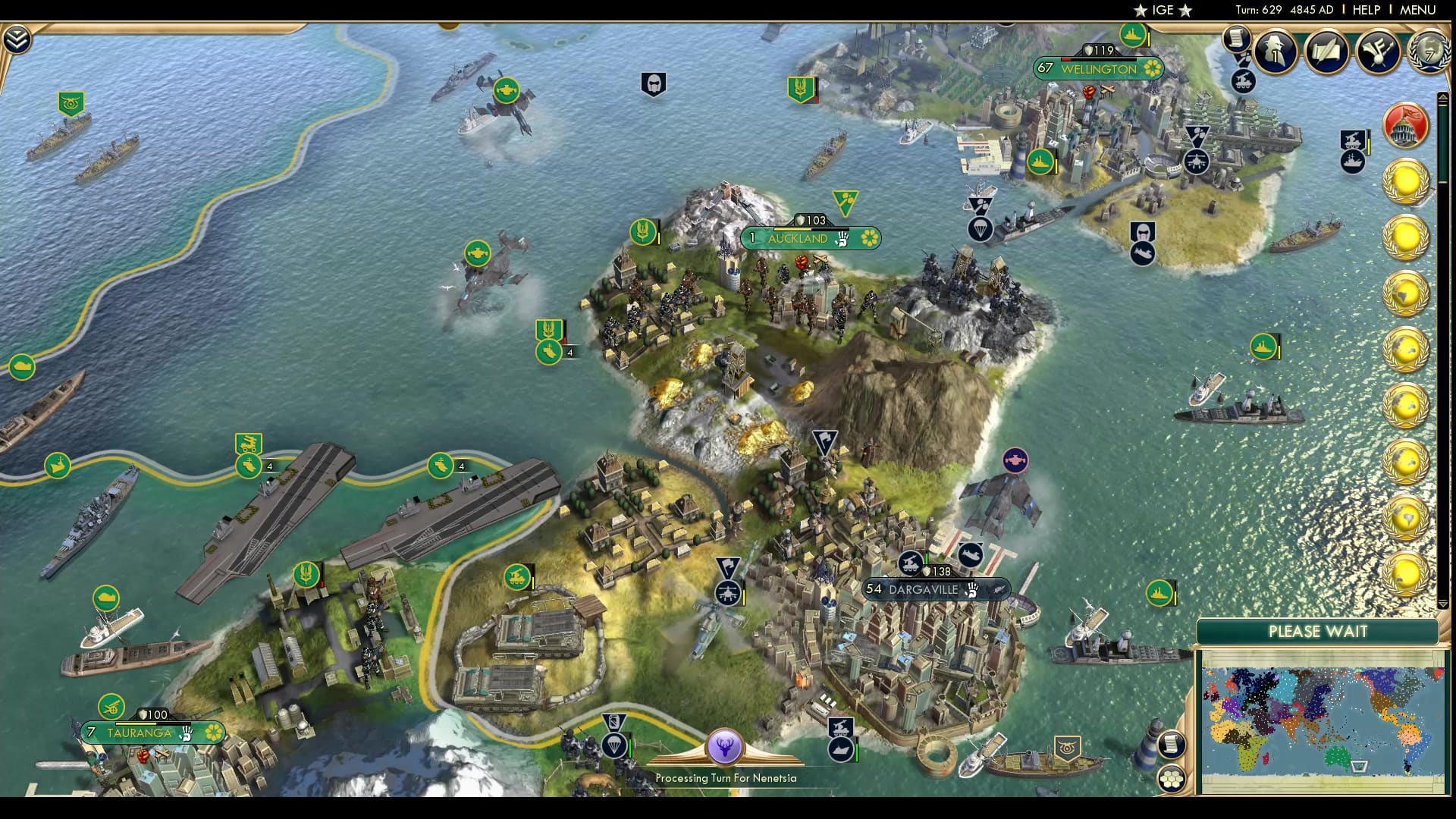
Task: Click the down chevron below the minimap scrollbar
Action: [x=1443, y=603]
